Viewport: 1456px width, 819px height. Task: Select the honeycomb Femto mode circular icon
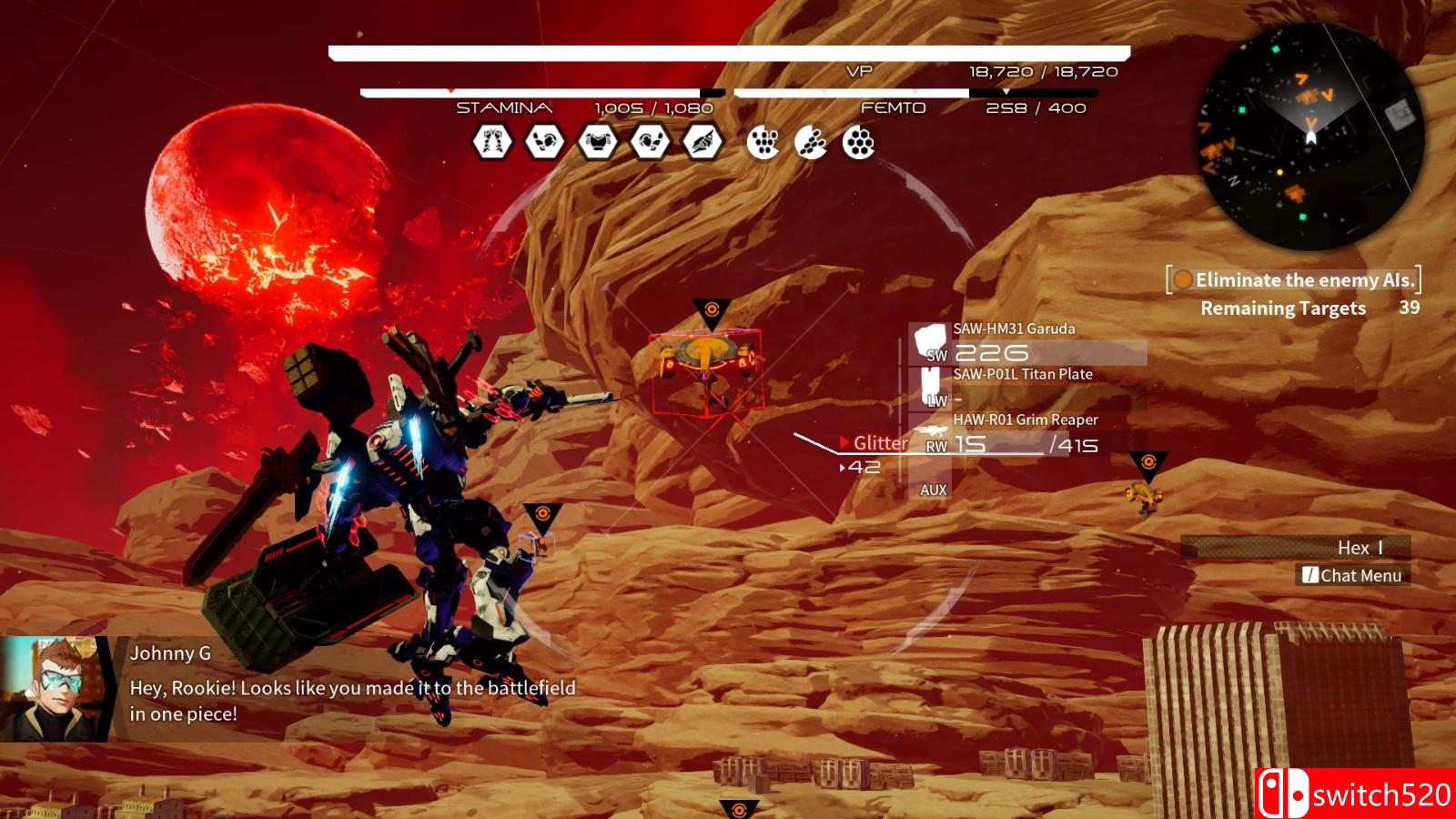point(858,142)
